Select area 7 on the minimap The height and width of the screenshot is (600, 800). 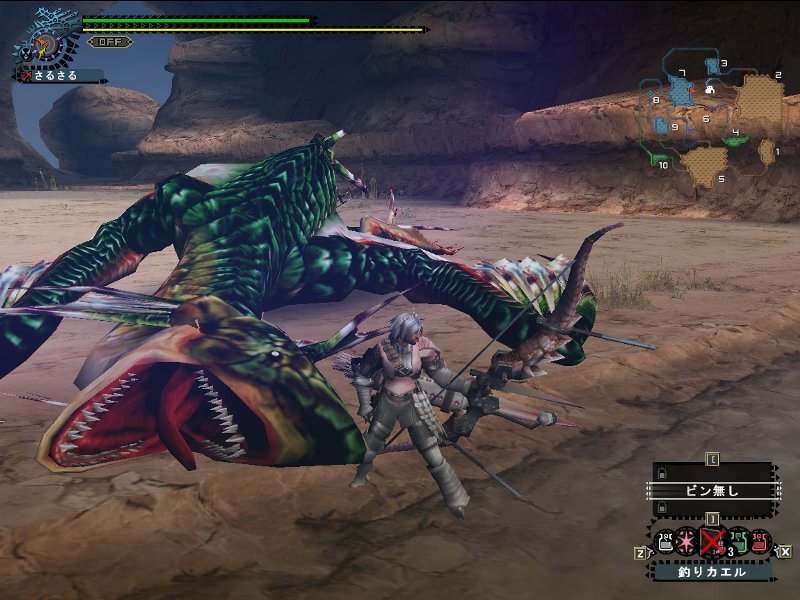(683, 92)
